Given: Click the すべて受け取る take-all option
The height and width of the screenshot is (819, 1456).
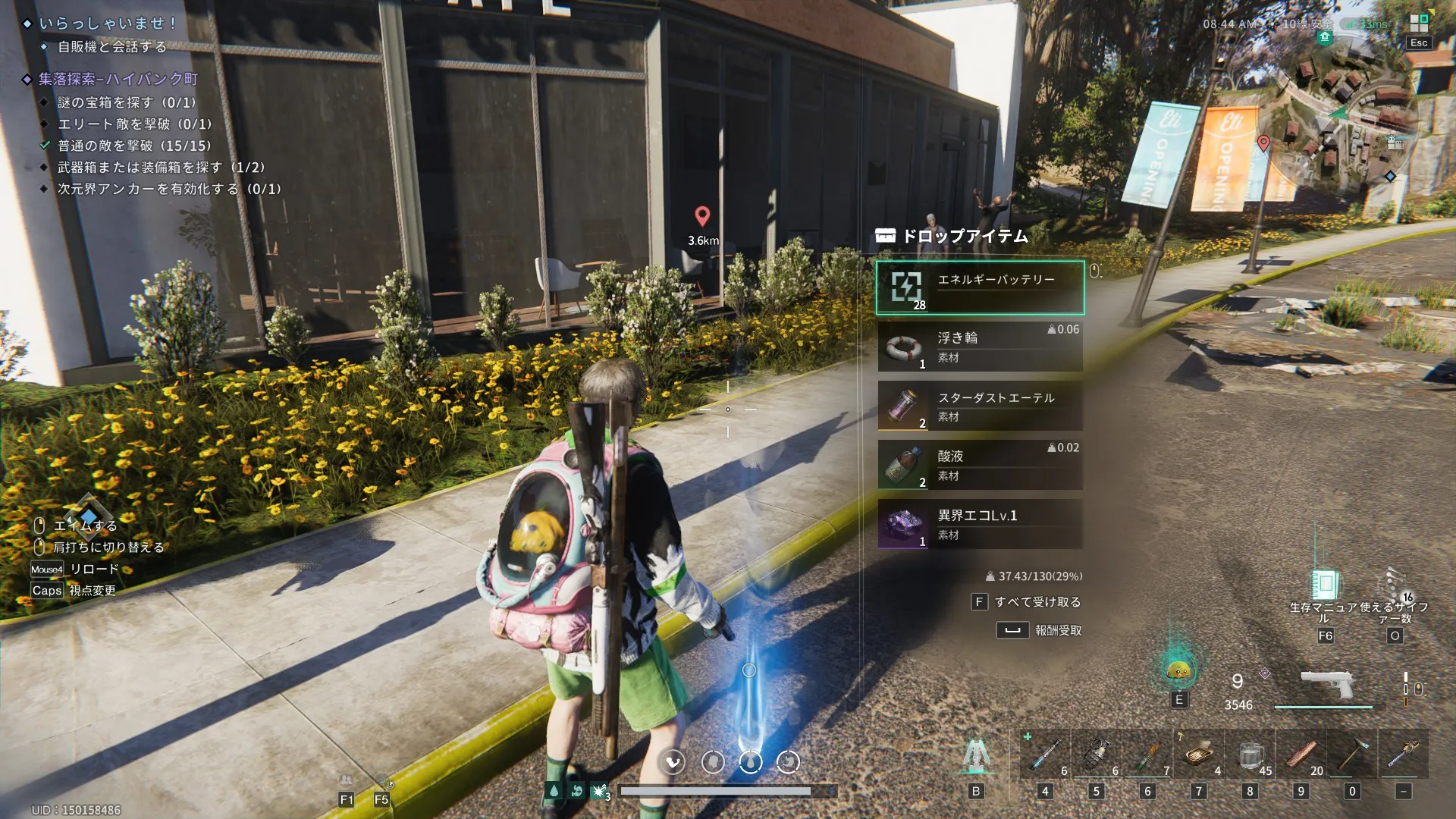Looking at the screenshot, I should [x=1027, y=602].
